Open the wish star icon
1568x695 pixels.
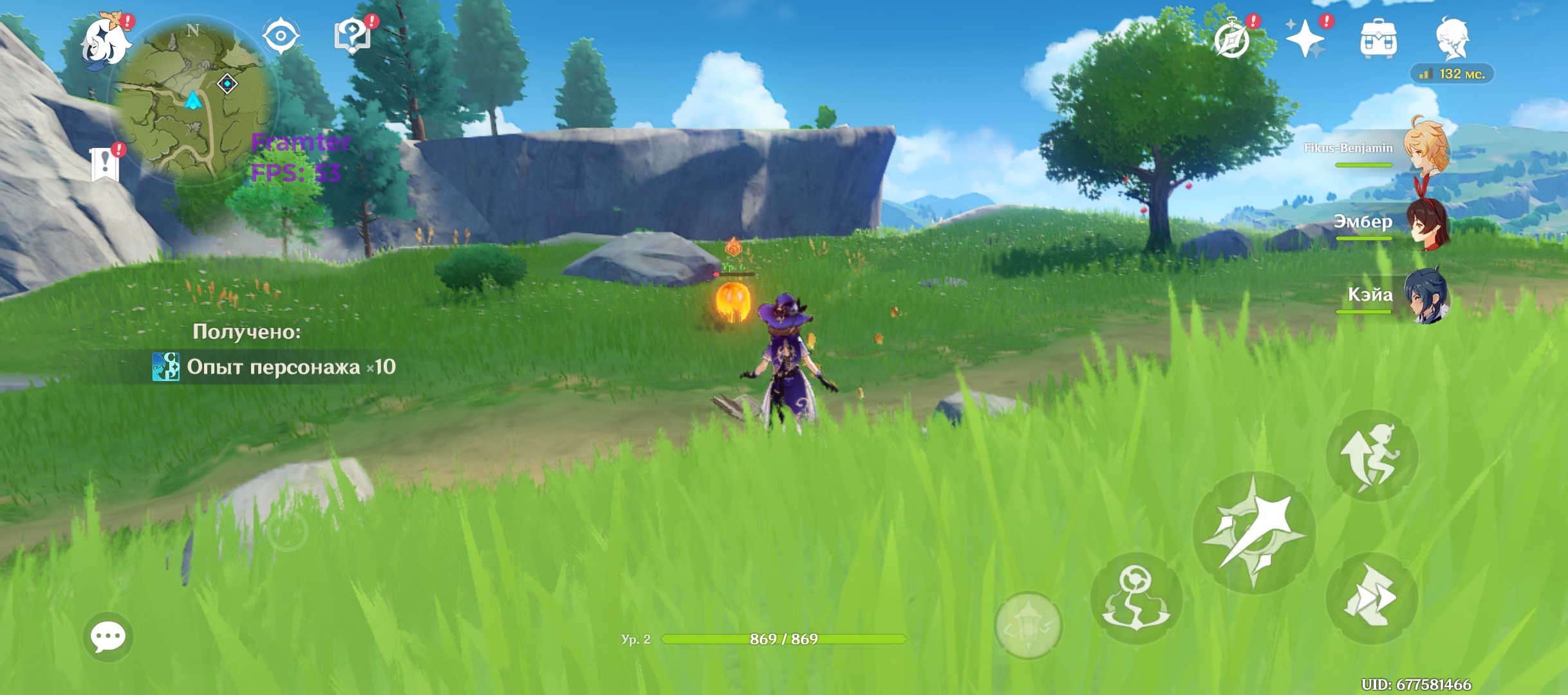click(x=1305, y=39)
